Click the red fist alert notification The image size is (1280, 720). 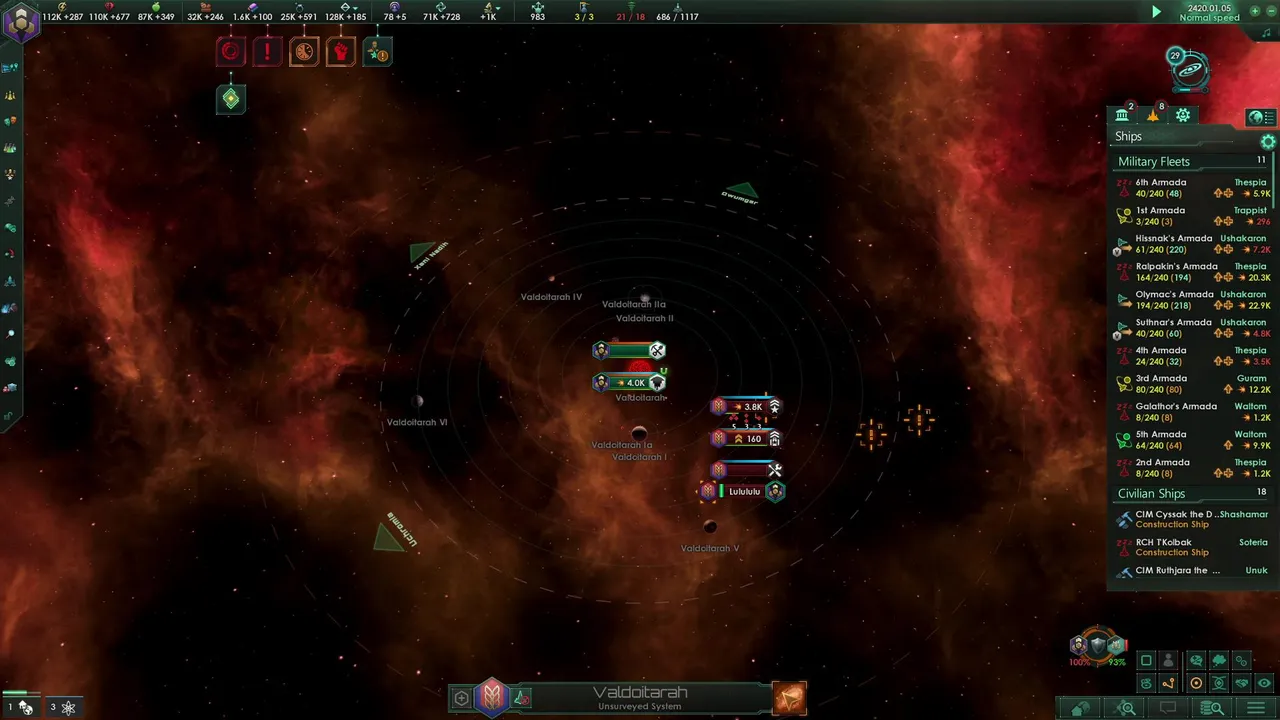pos(340,51)
